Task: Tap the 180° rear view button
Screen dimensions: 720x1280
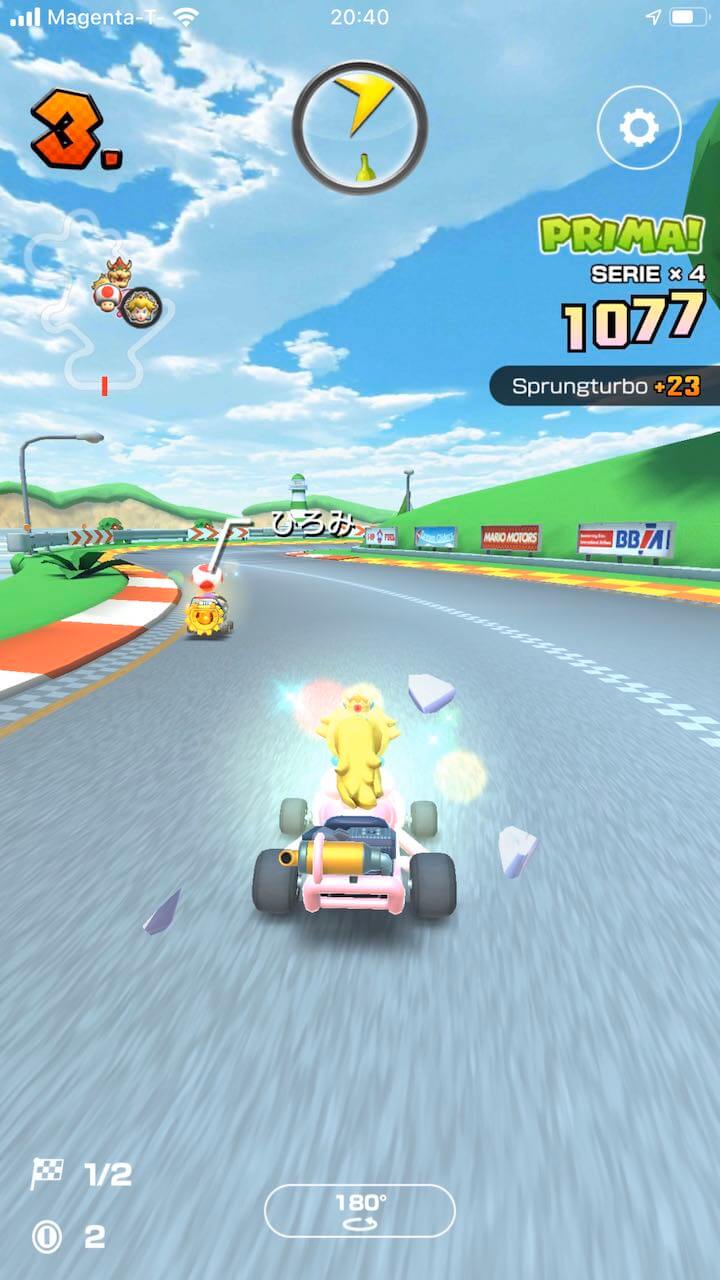Action: [x=360, y=1210]
